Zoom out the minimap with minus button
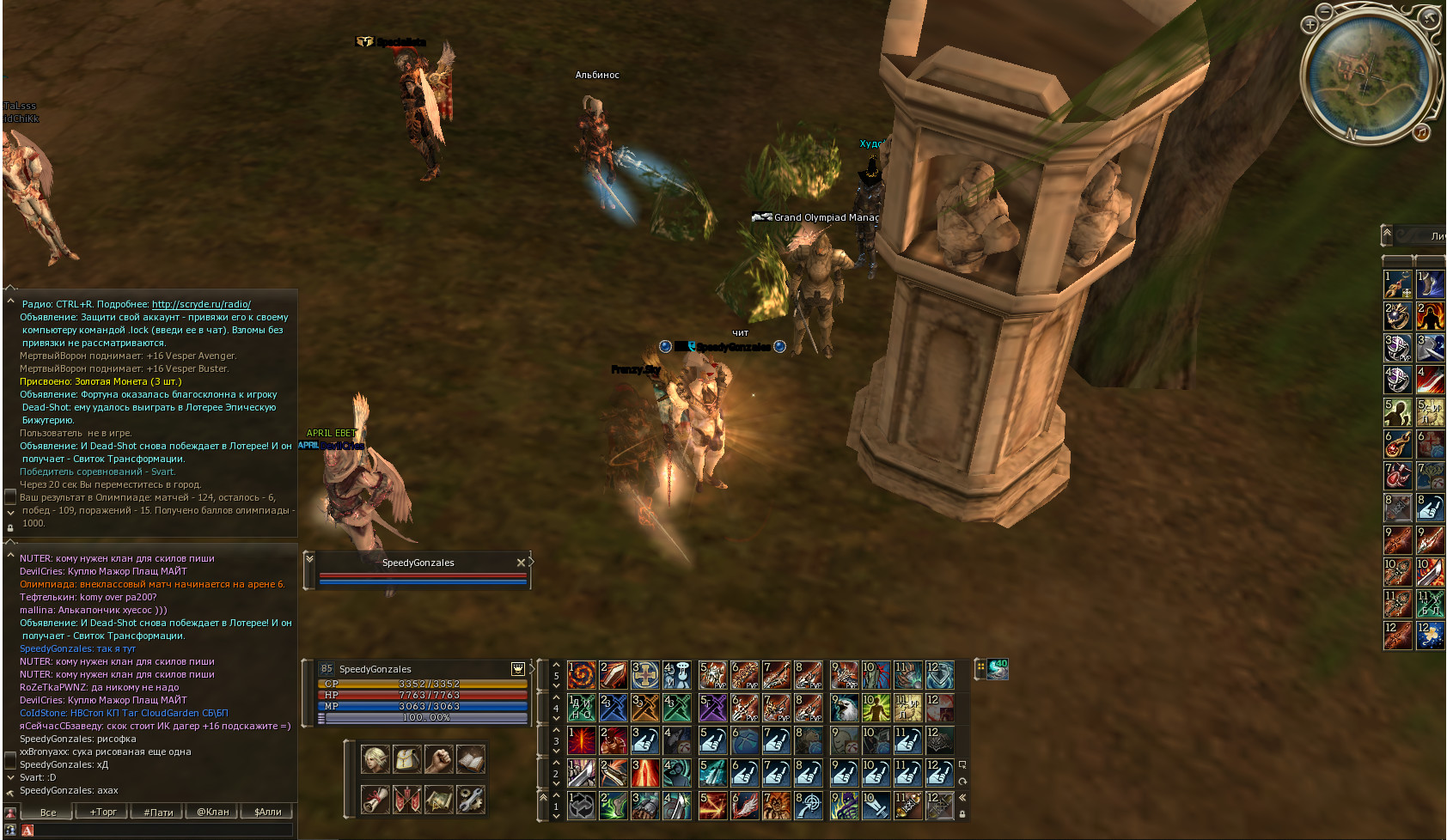This screenshot has width=1447, height=840. coord(1325,11)
